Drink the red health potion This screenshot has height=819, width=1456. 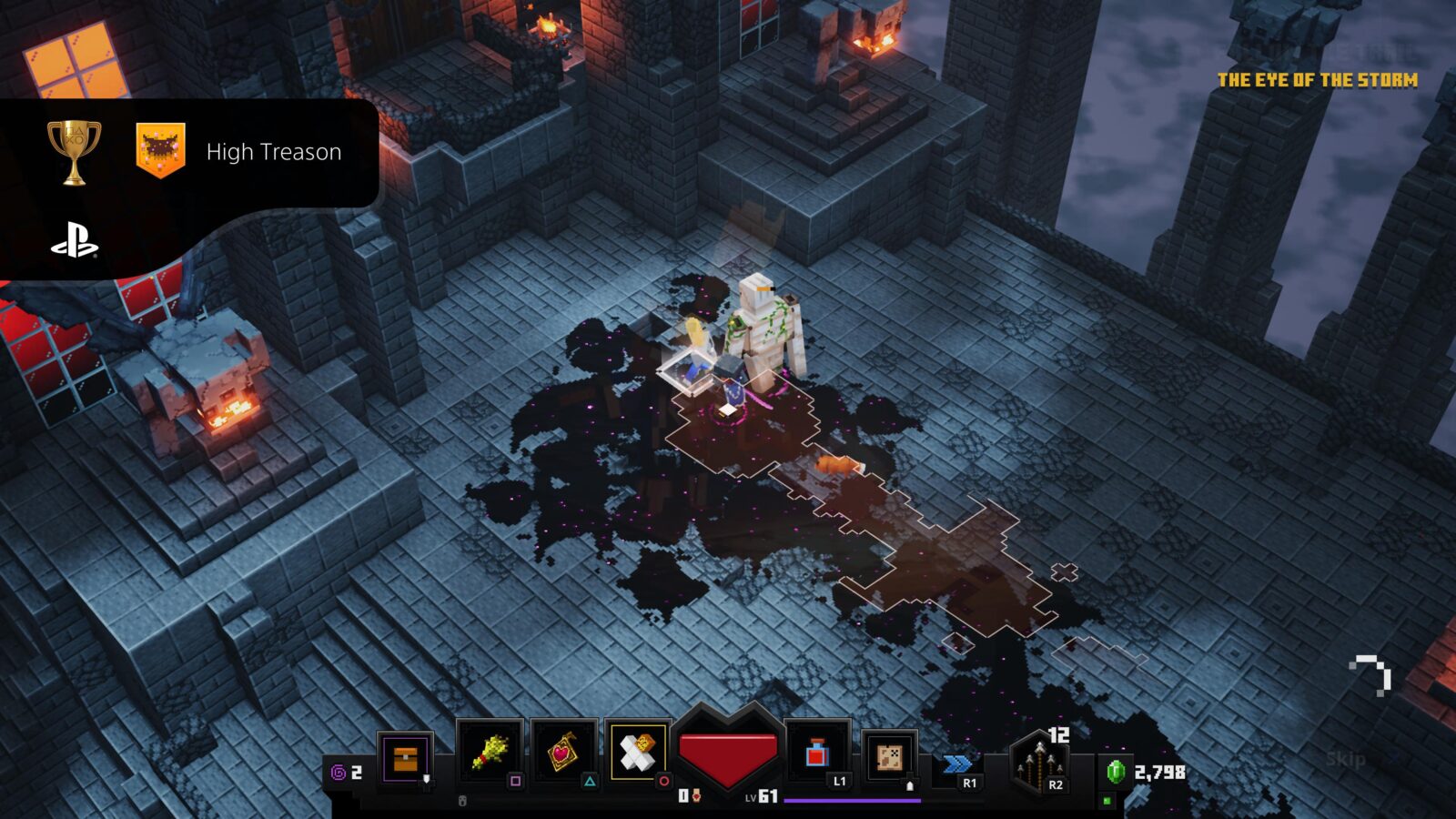pyautogui.click(x=817, y=753)
